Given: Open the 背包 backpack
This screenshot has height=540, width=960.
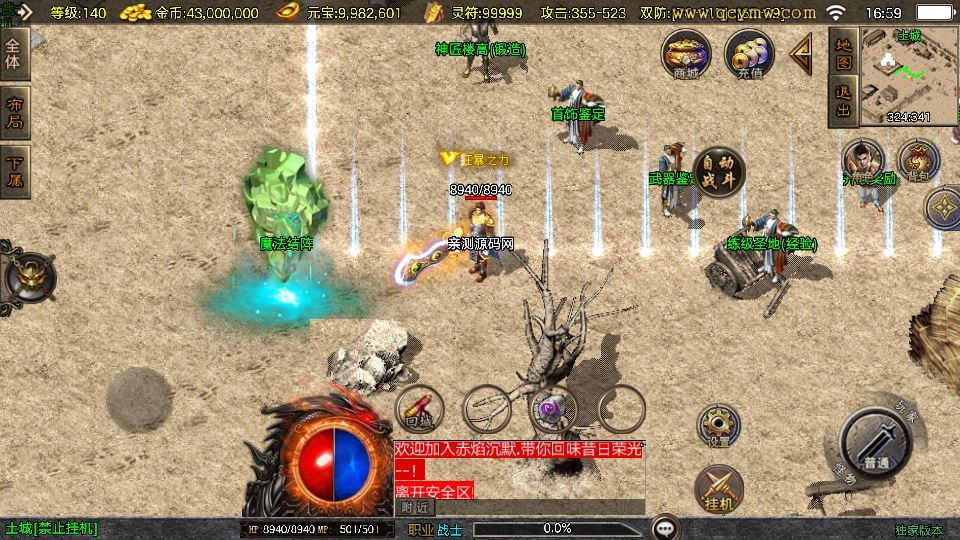Looking at the screenshot, I should click(x=917, y=160).
